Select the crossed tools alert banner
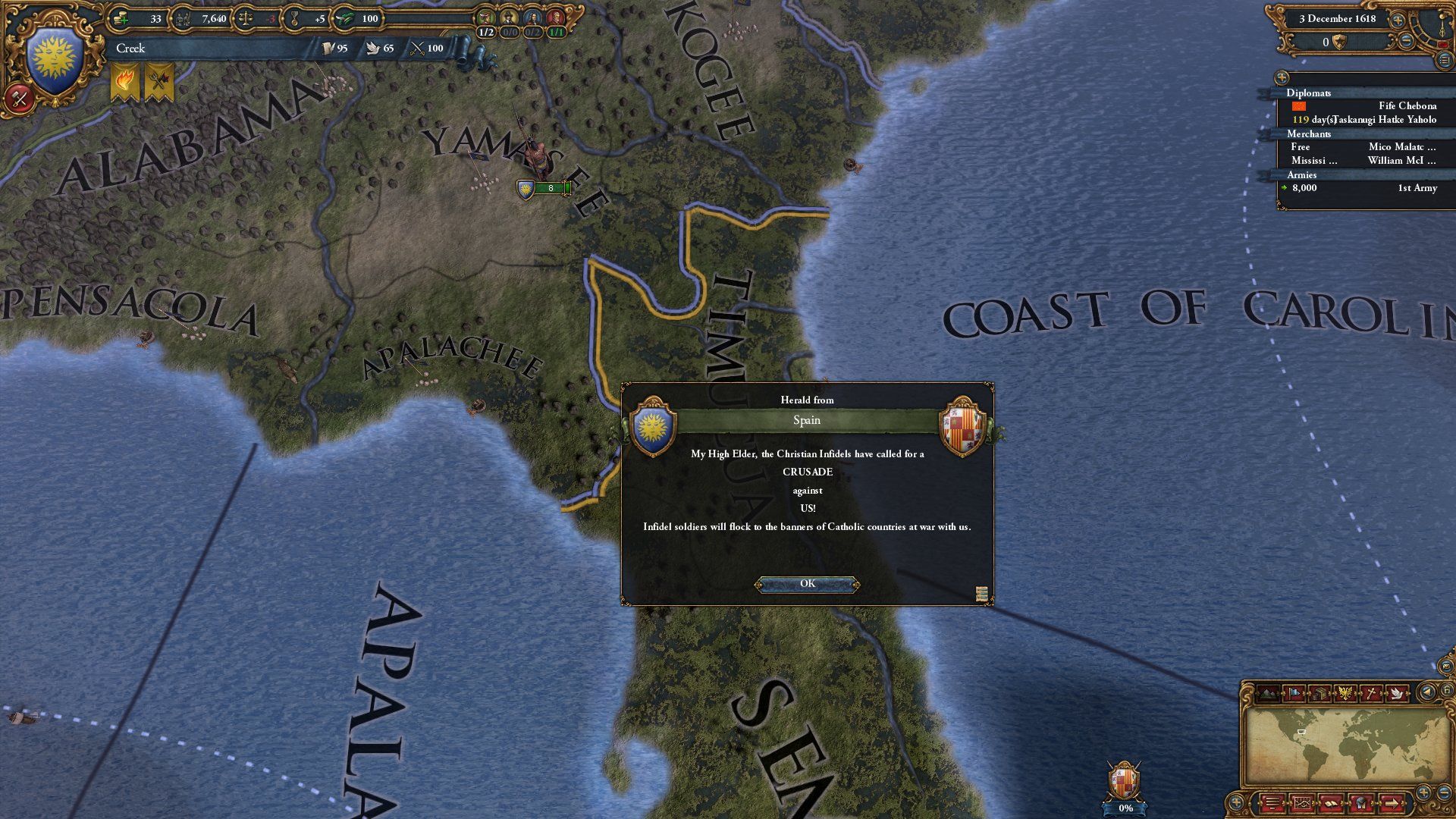The height and width of the screenshot is (819, 1456). pos(158,82)
